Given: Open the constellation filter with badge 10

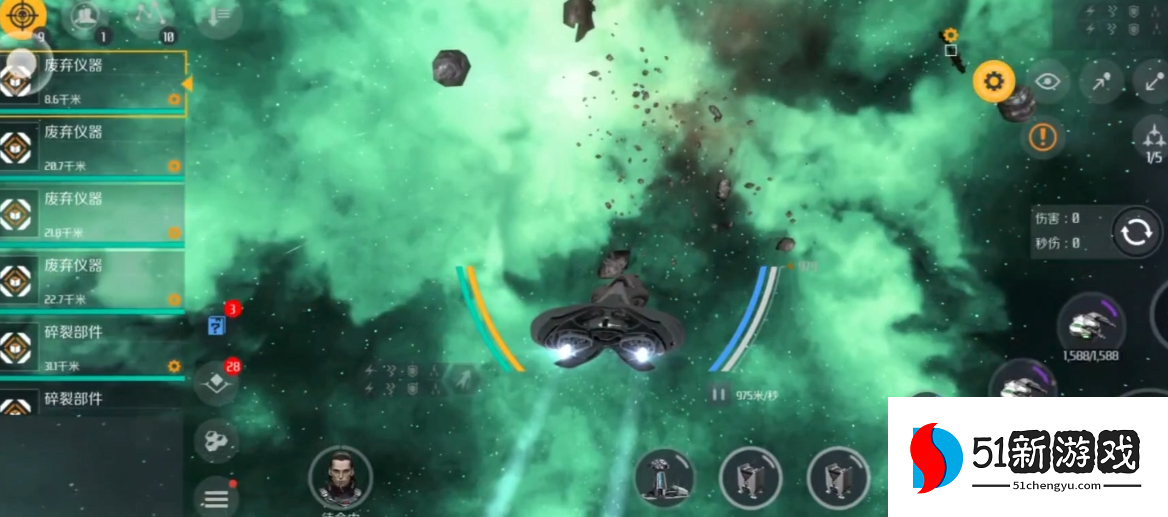Looking at the screenshot, I should click(152, 17).
